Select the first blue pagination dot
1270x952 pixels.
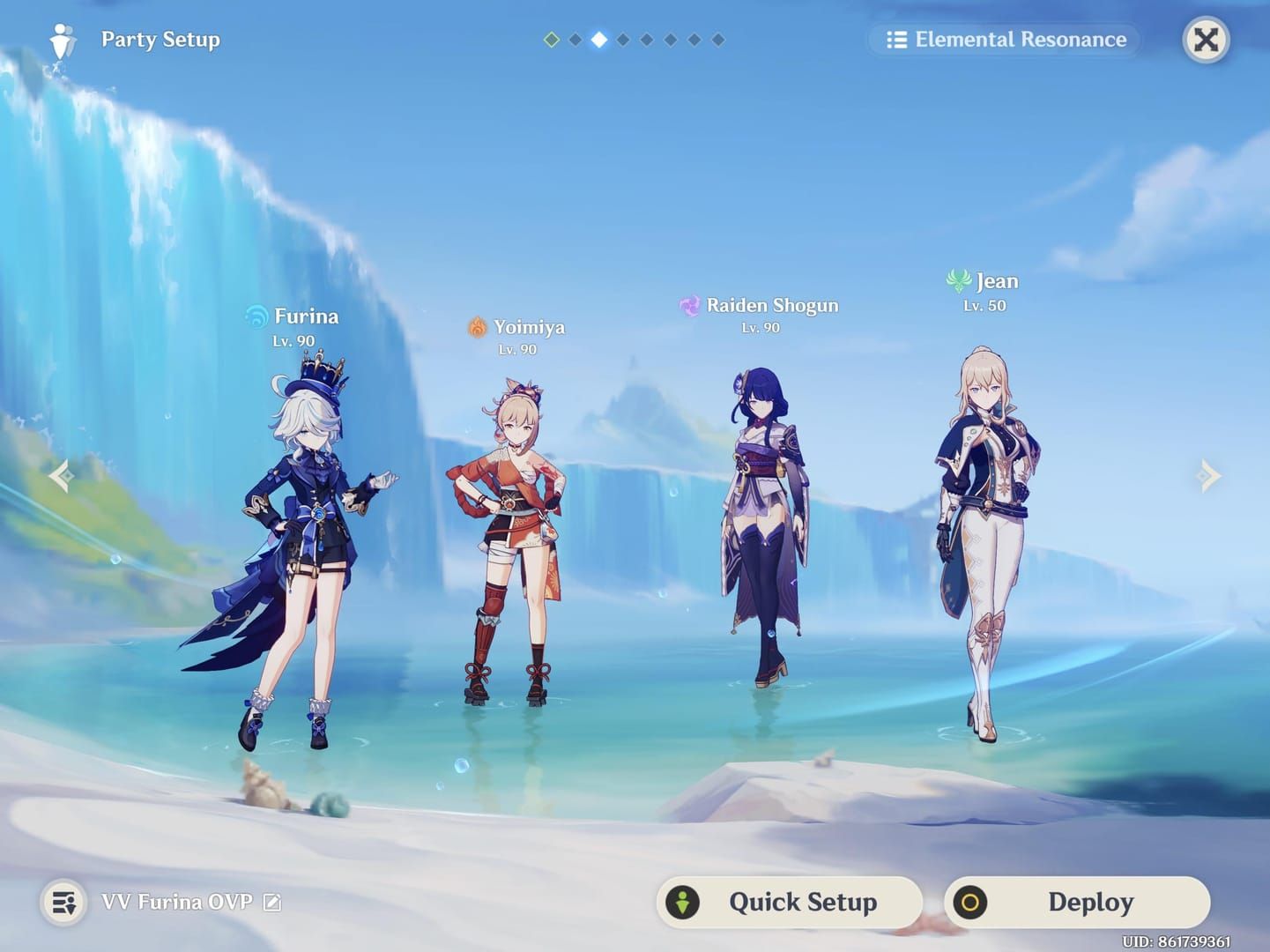pyautogui.click(x=576, y=39)
